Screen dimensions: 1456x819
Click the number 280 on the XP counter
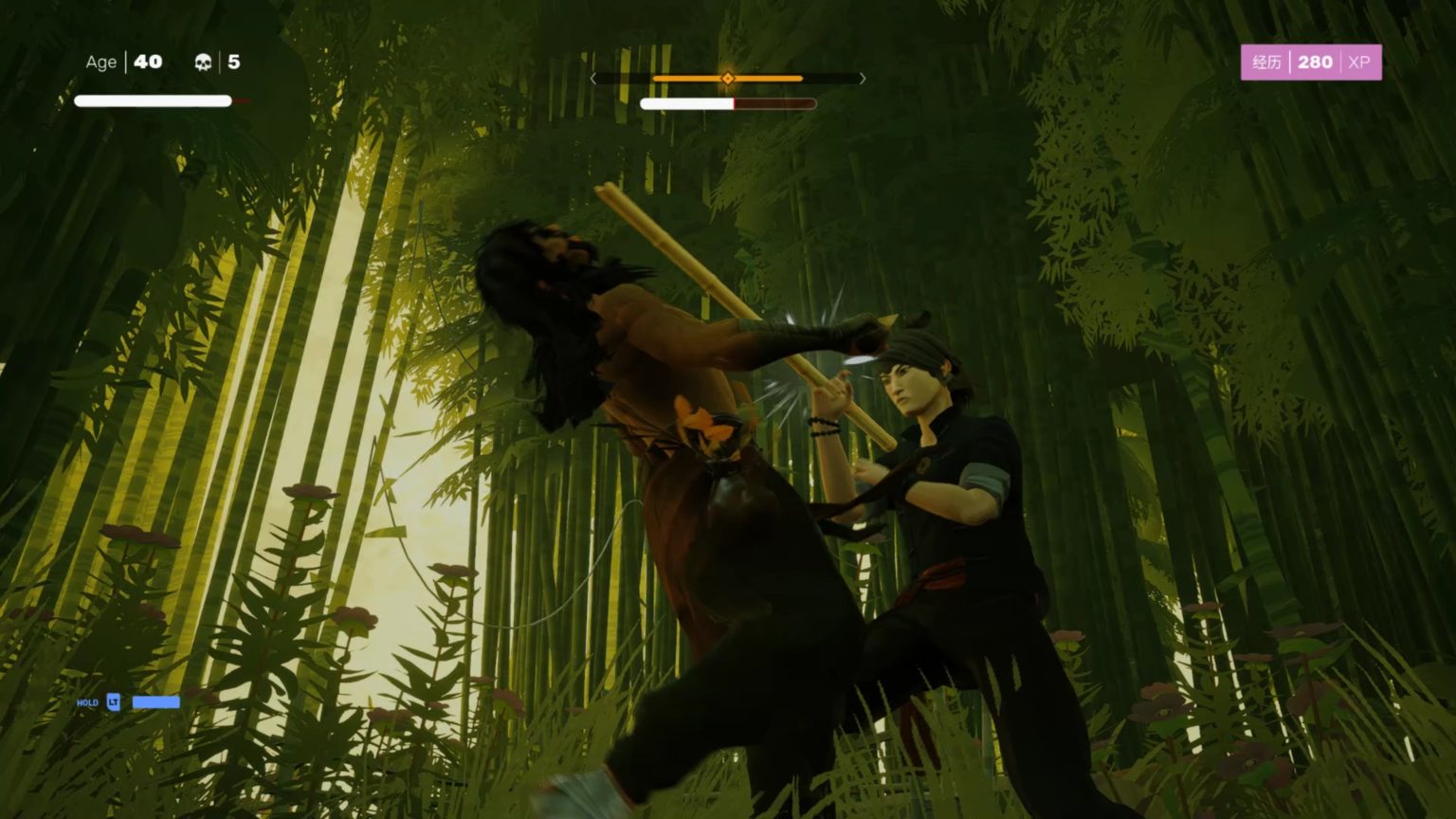[1315, 63]
